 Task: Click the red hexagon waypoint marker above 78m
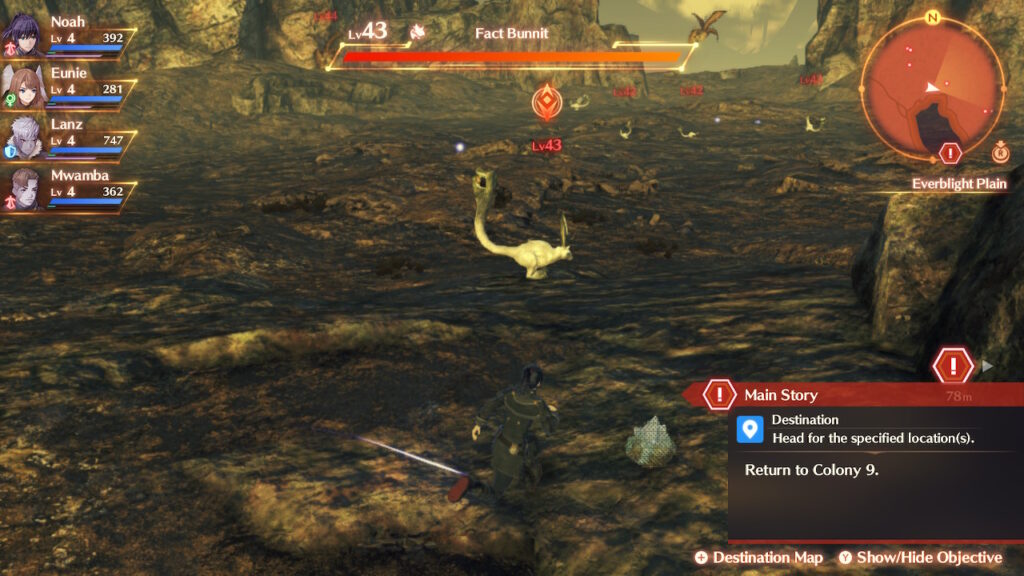pos(953,365)
